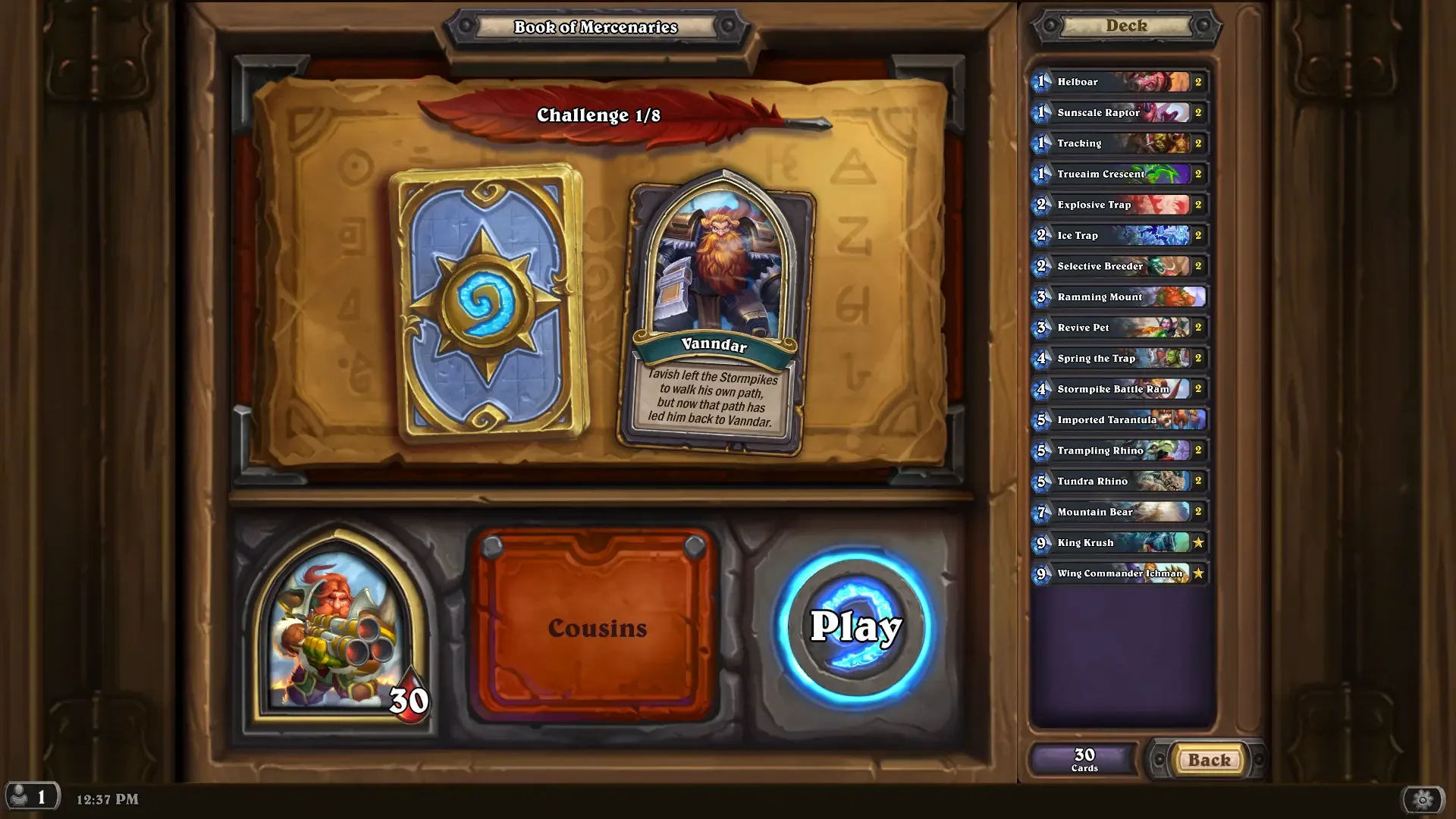Click the golden star on King Krush
1456x819 pixels.
tap(1198, 542)
